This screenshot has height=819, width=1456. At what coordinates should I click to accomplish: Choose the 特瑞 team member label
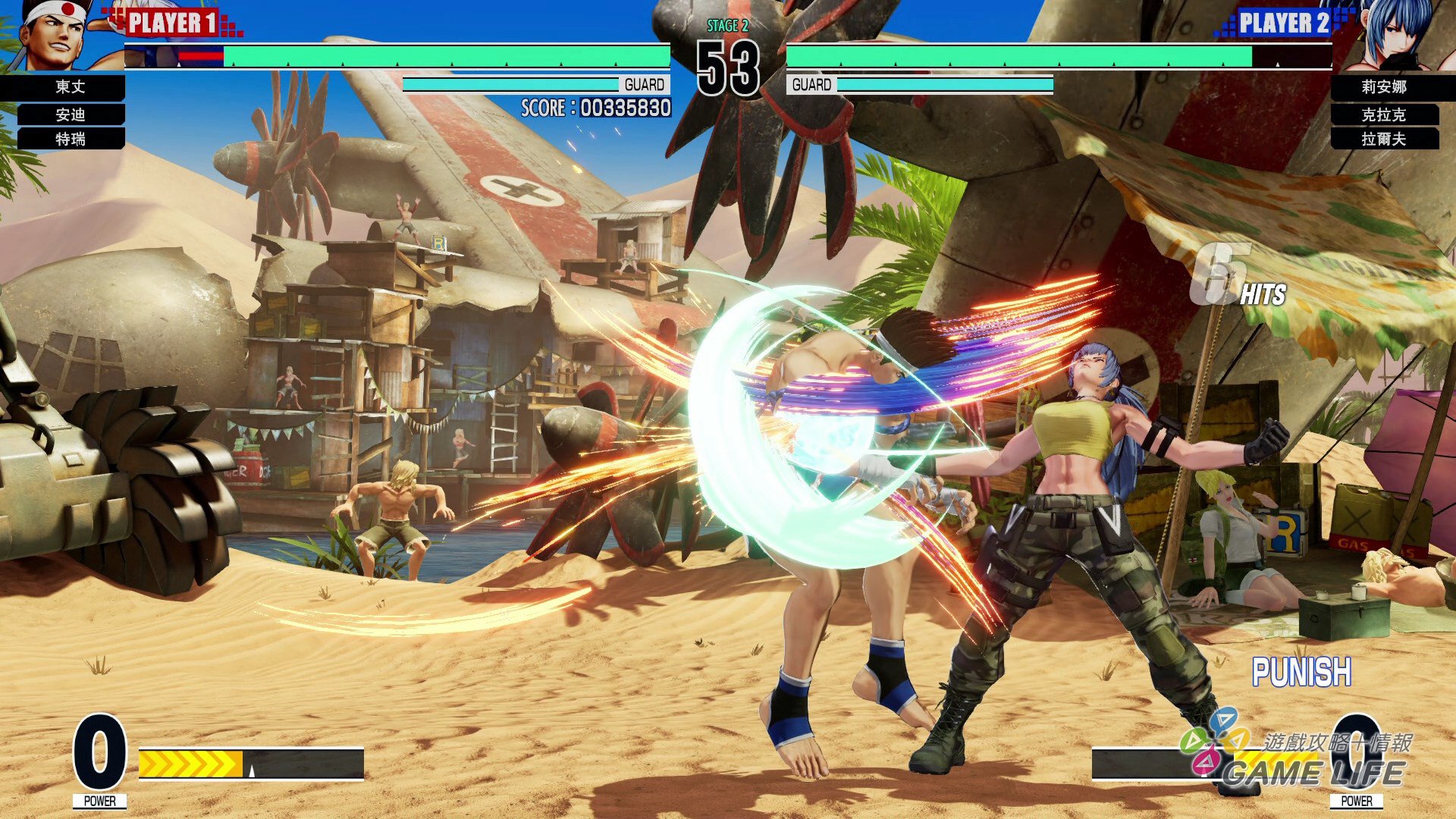[x=70, y=139]
